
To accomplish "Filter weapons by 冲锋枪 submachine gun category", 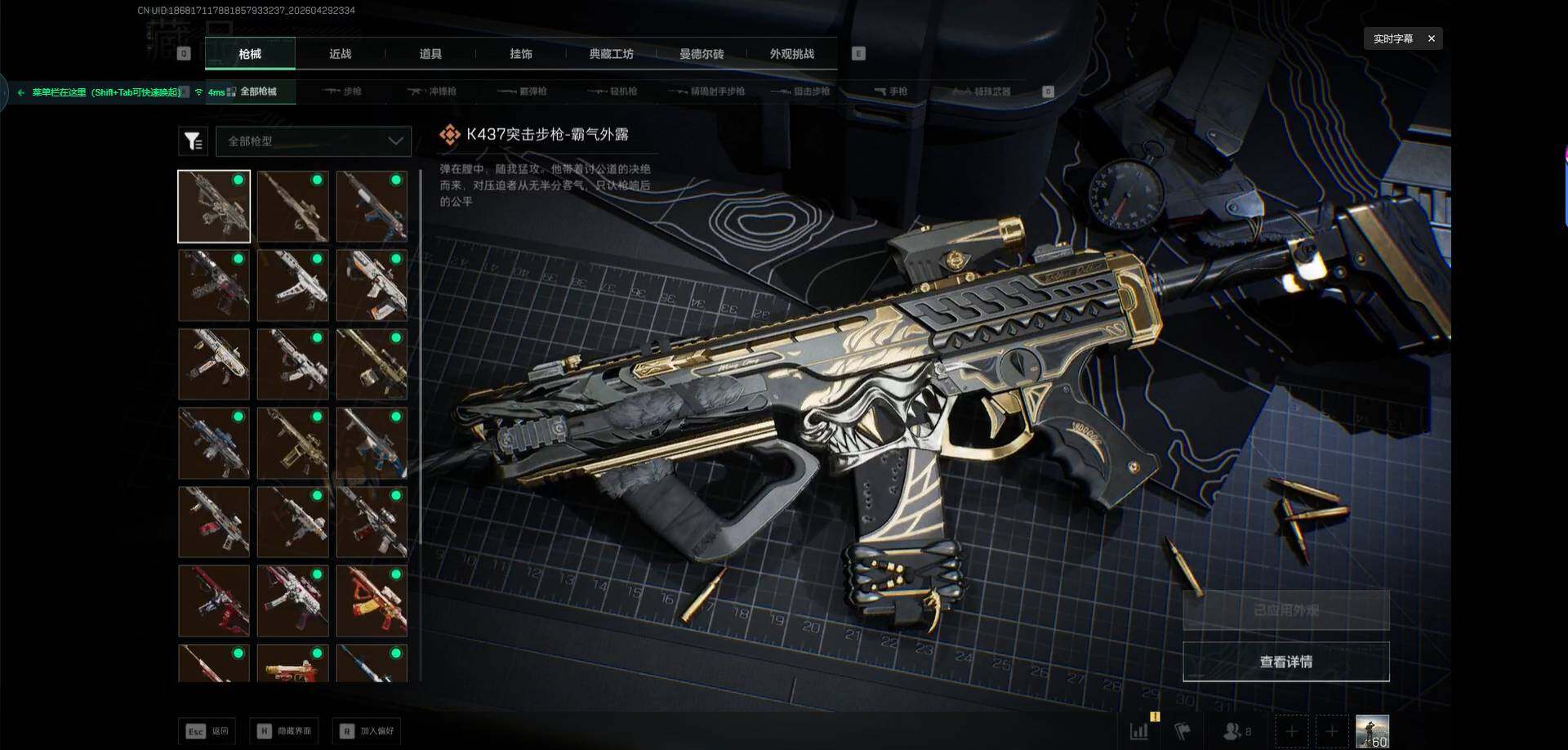I will (434, 92).
